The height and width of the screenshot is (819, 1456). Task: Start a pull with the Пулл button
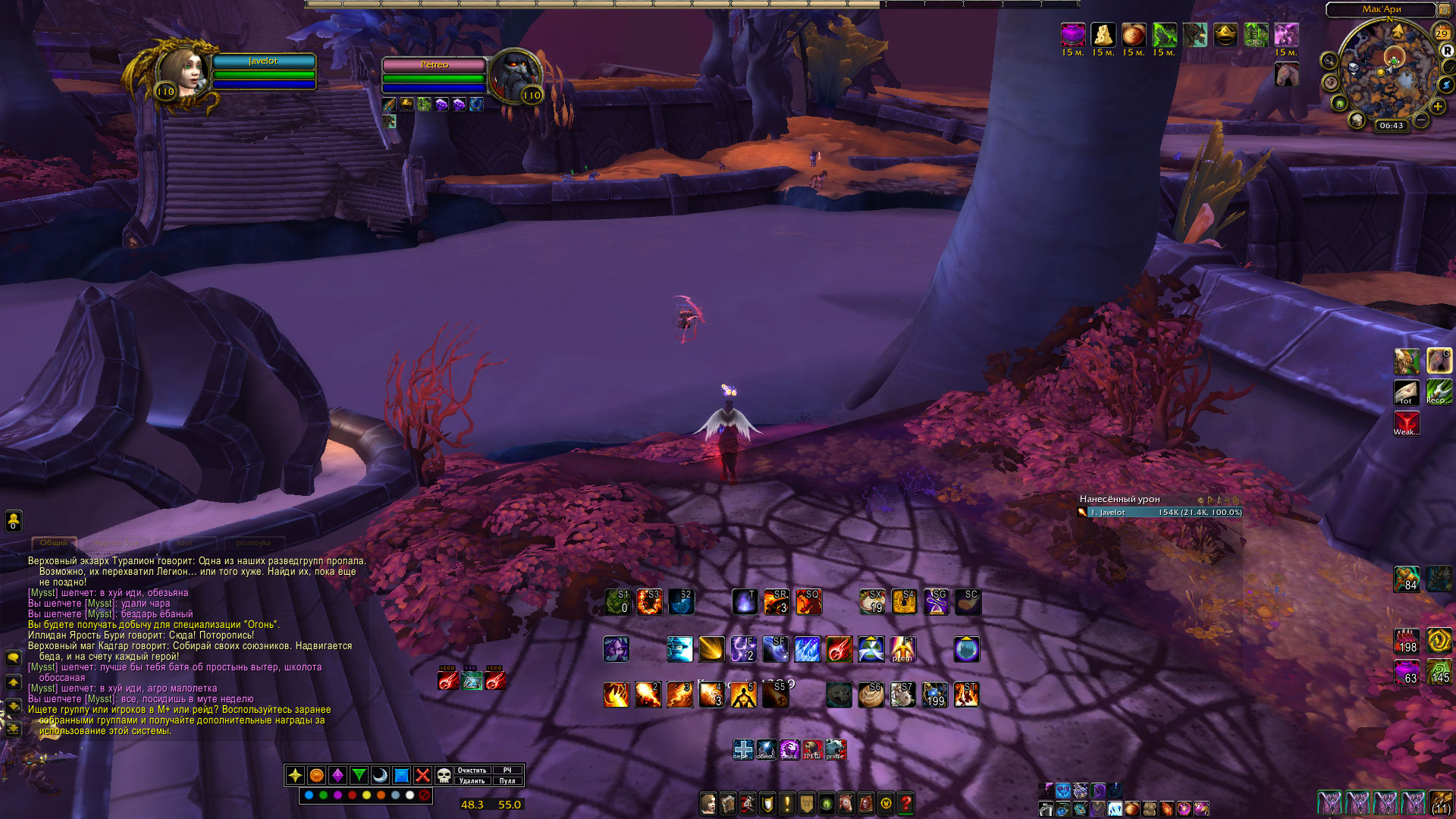[x=507, y=780]
